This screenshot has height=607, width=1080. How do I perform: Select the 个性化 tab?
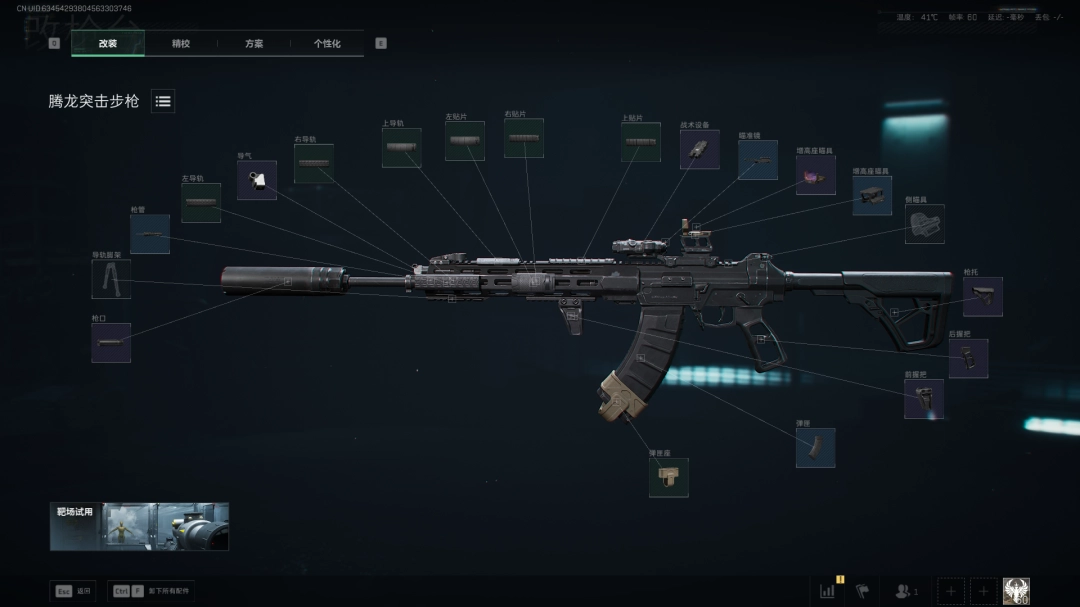pyautogui.click(x=327, y=44)
